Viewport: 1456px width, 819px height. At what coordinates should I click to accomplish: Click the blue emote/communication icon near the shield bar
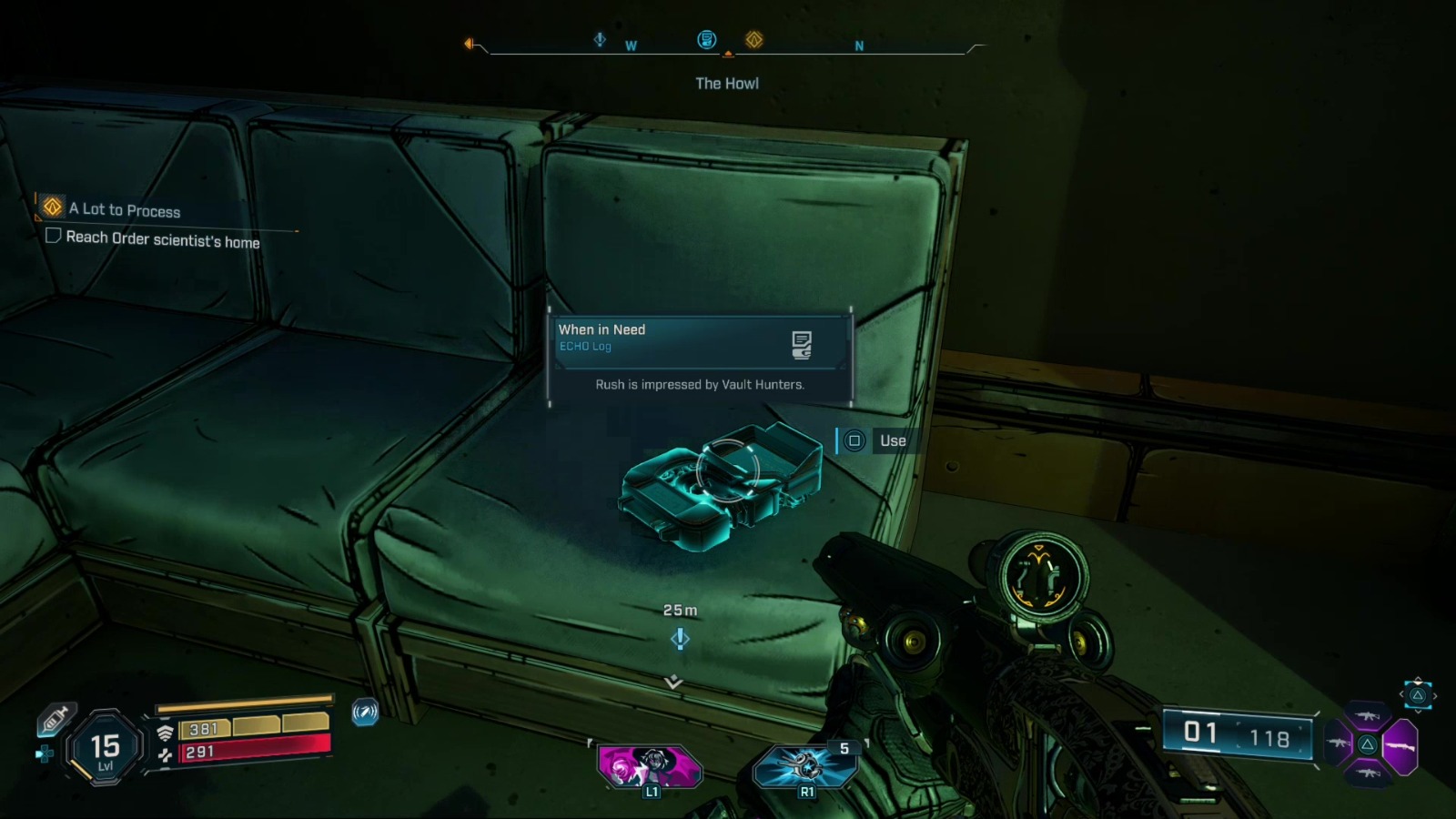point(364,713)
